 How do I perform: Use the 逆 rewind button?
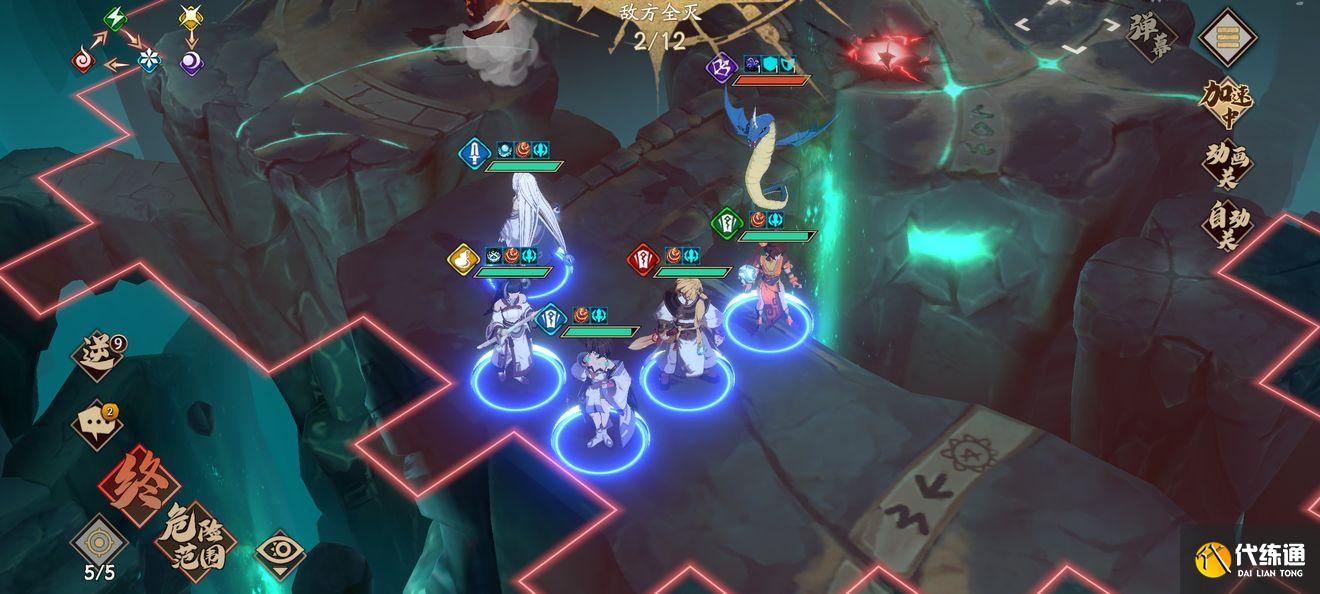tap(100, 356)
